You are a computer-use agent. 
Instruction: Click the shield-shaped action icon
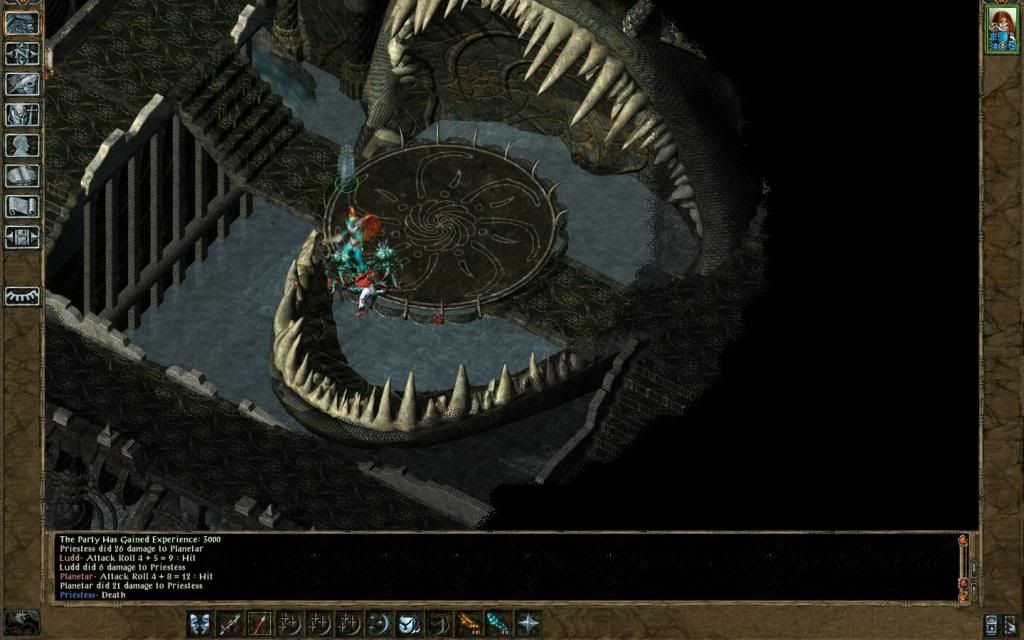(409, 622)
